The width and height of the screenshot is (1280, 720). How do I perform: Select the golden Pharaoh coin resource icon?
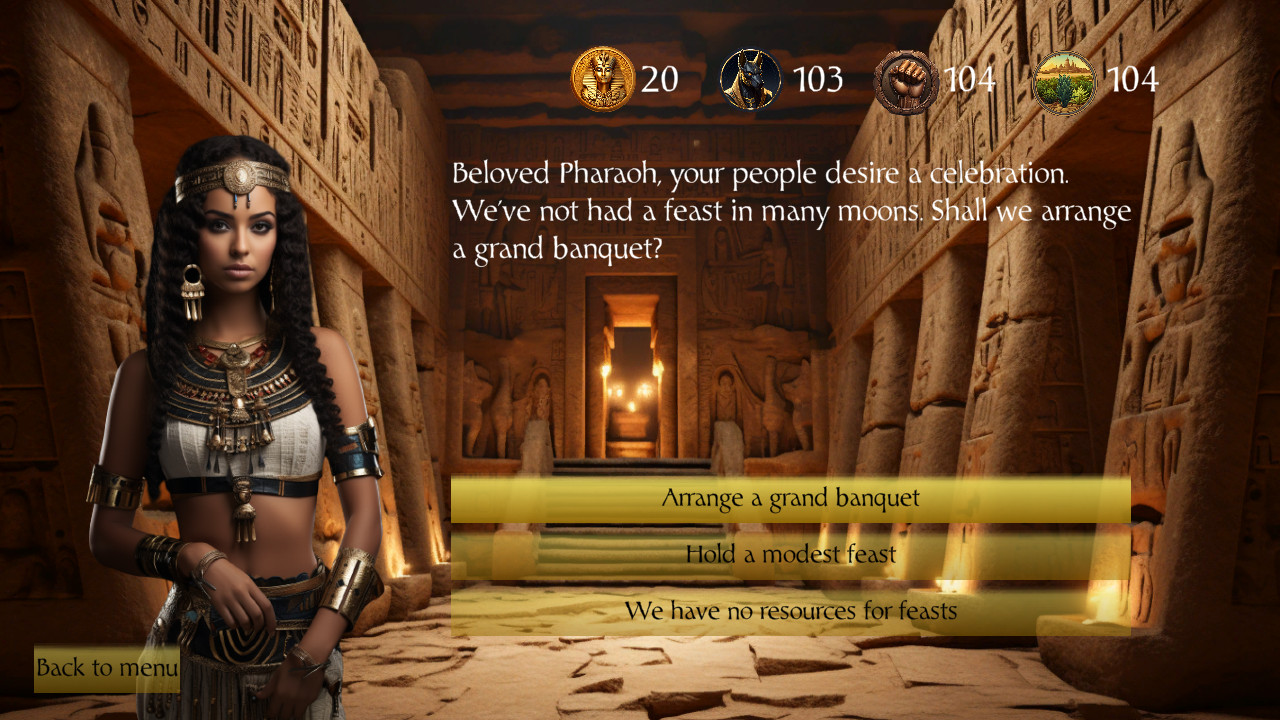coord(602,76)
